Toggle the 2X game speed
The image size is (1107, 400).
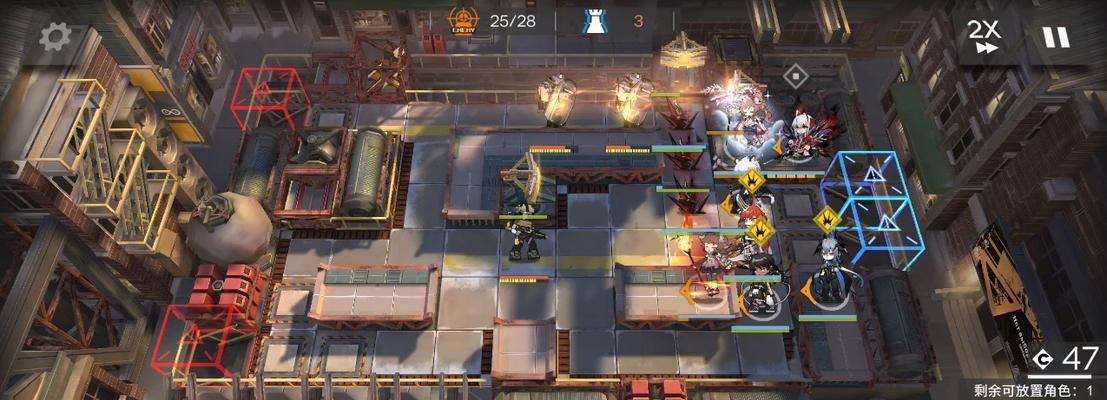point(984,36)
